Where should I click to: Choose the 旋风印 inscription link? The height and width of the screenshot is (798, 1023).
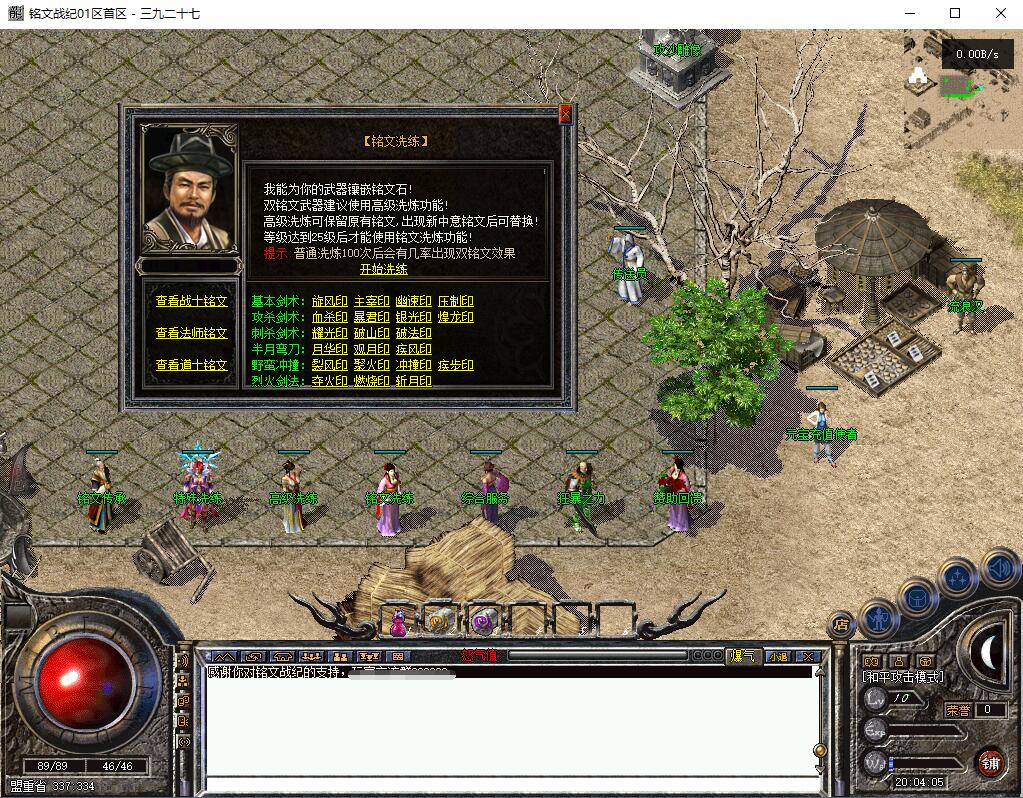click(x=329, y=301)
